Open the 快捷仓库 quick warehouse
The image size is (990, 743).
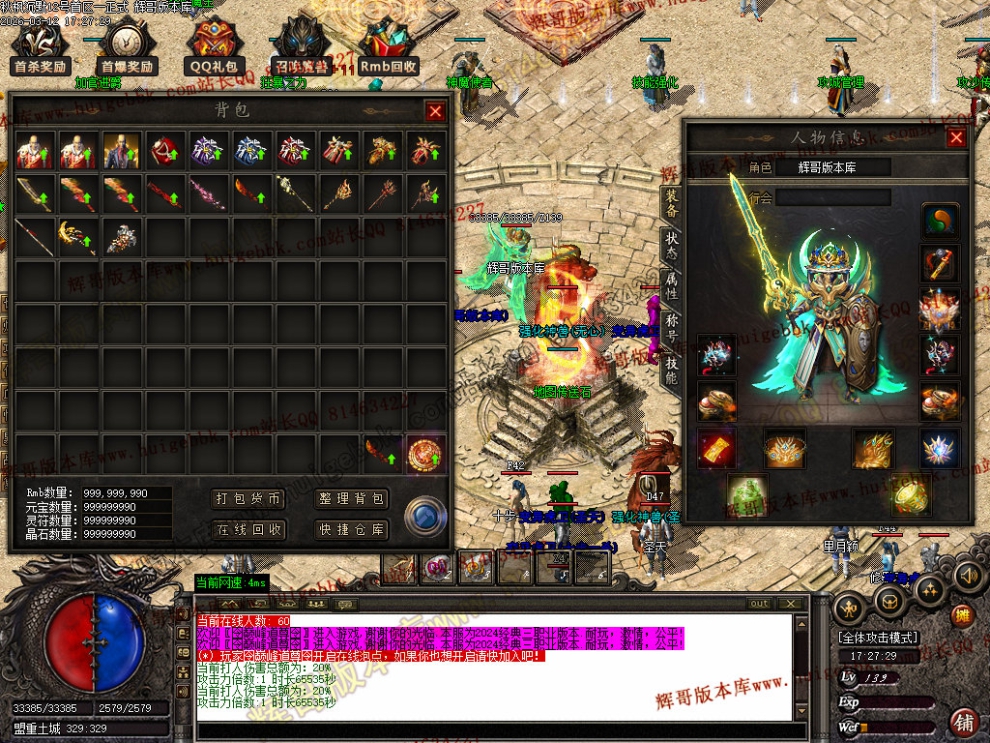pyautogui.click(x=353, y=529)
